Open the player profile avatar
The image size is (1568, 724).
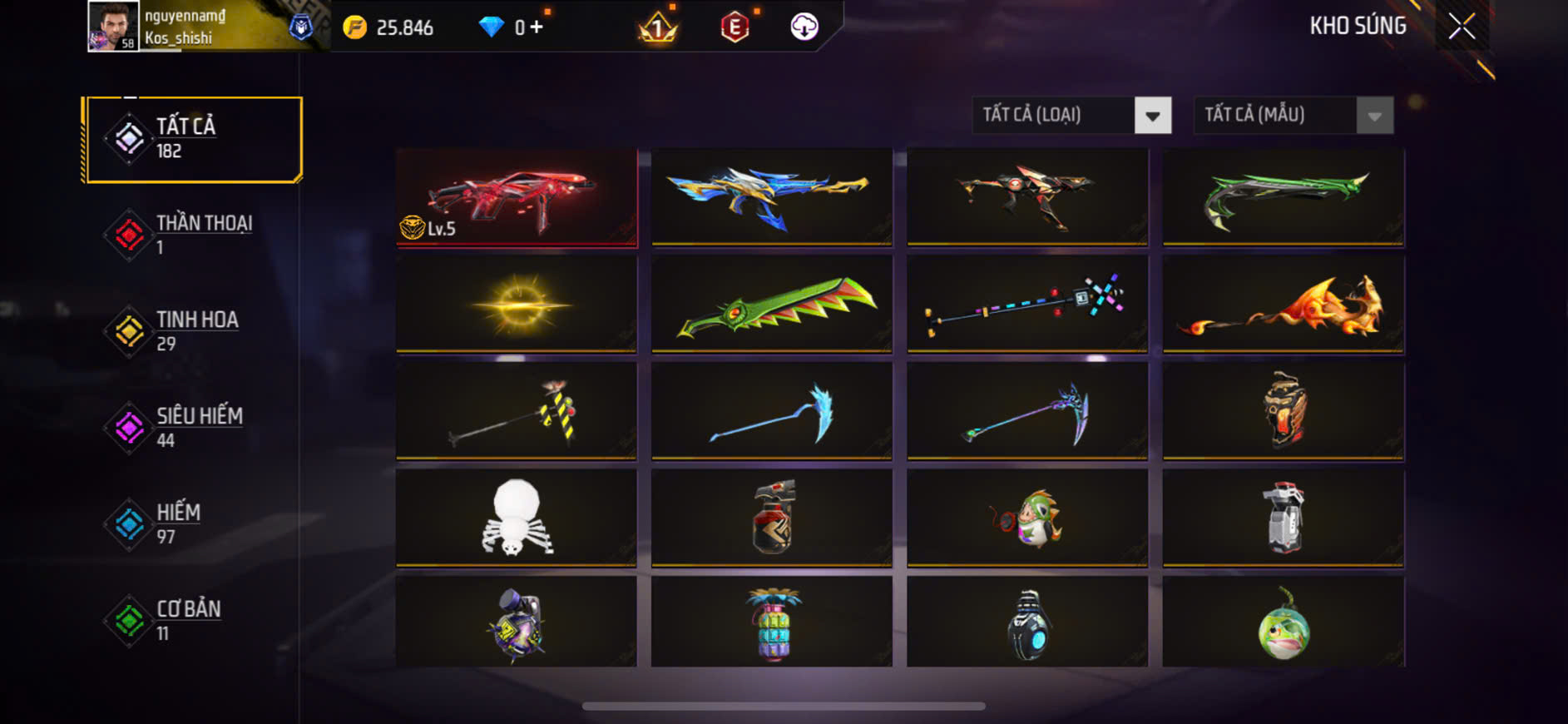pos(113,27)
